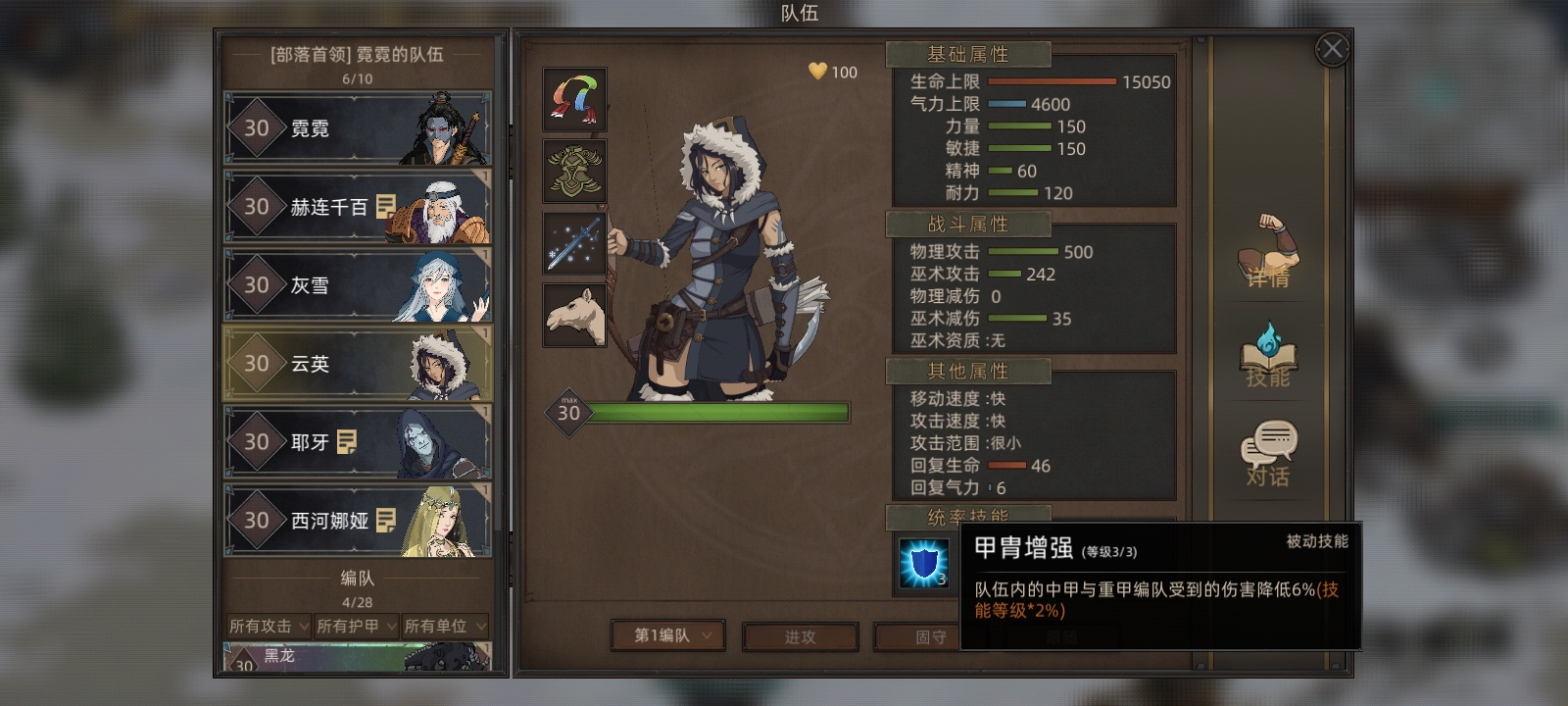Open the 第1编队 formation dropdown
1568x706 pixels.
coord(668,635)
